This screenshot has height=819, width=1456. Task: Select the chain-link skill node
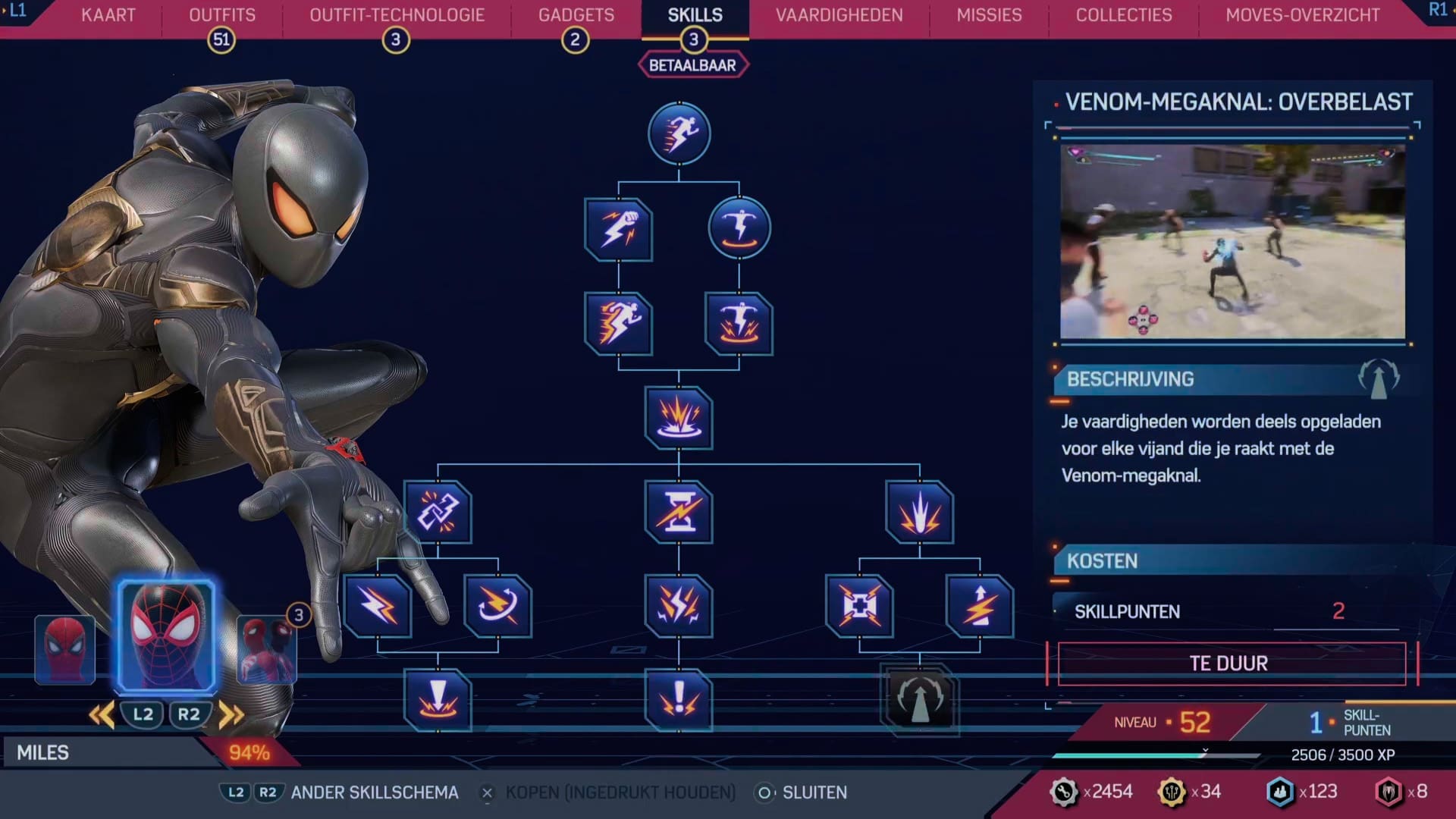440,513
